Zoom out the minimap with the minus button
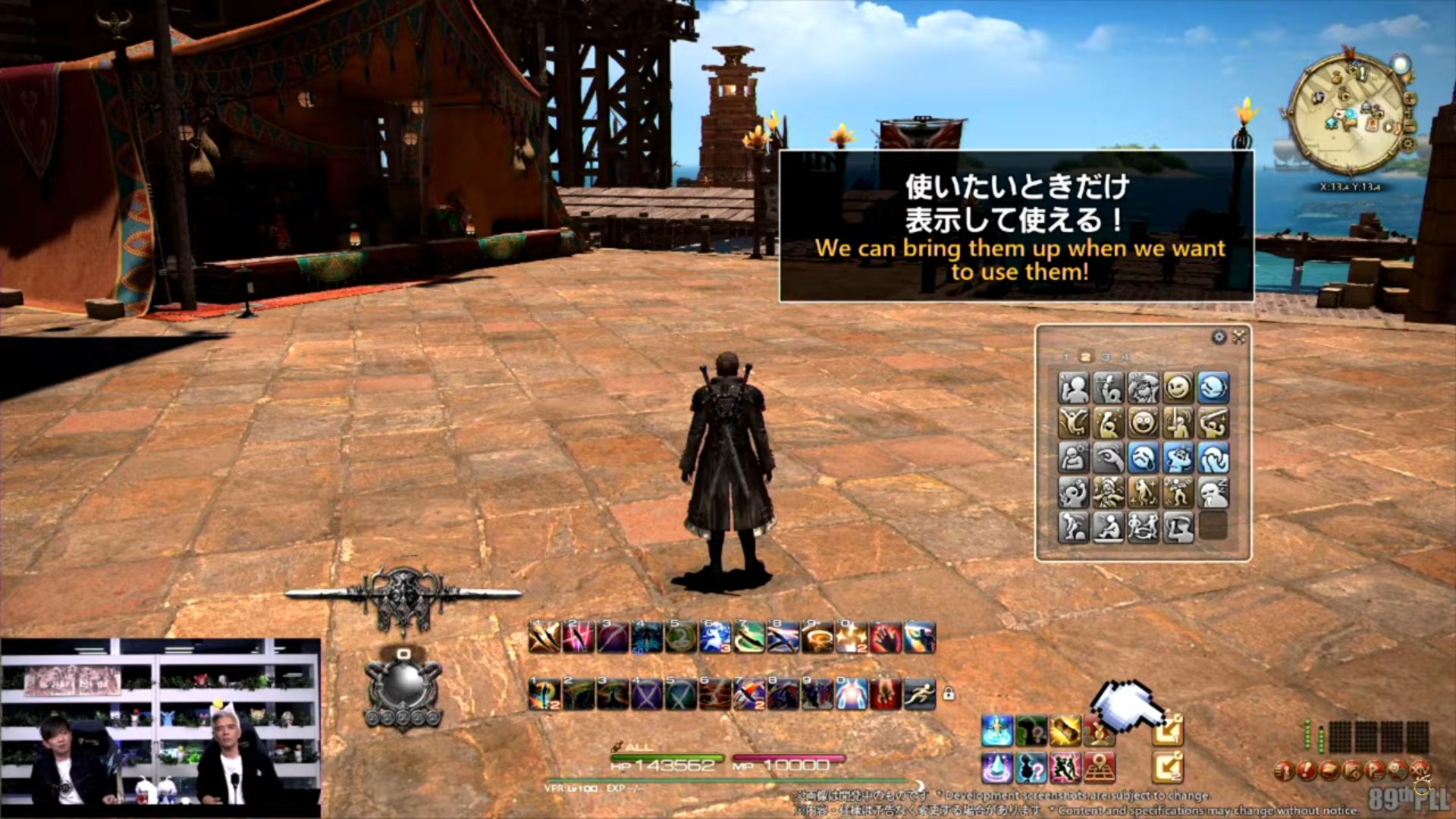The height and width of the screenshot is (819, 1456). pos(1410,126)
